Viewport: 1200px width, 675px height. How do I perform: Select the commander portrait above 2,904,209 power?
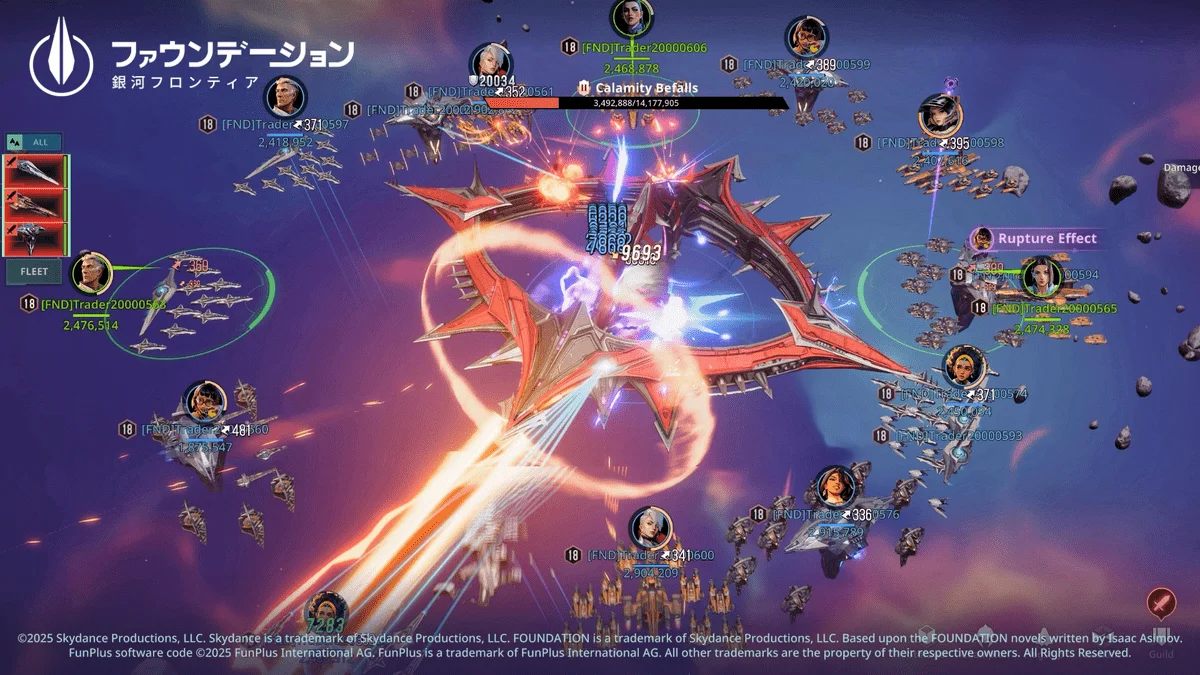(651, 529)
